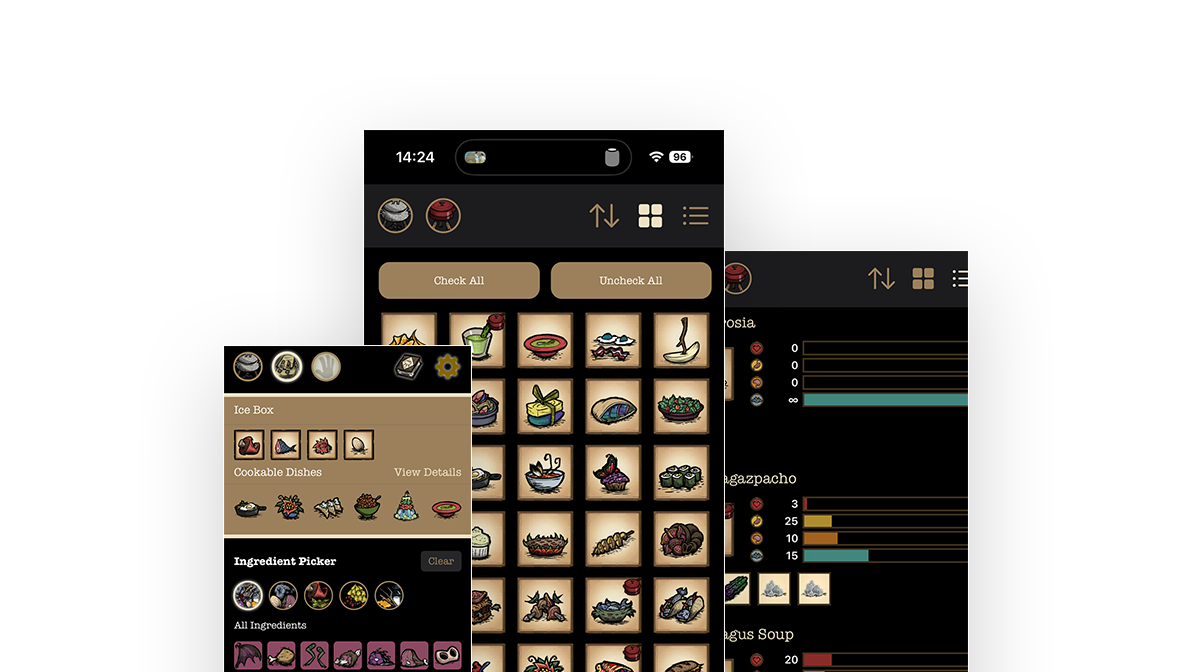The width and height of the screenshot is (1191, 672).
Task: Tap the Check All button
Action: [459, 281]
